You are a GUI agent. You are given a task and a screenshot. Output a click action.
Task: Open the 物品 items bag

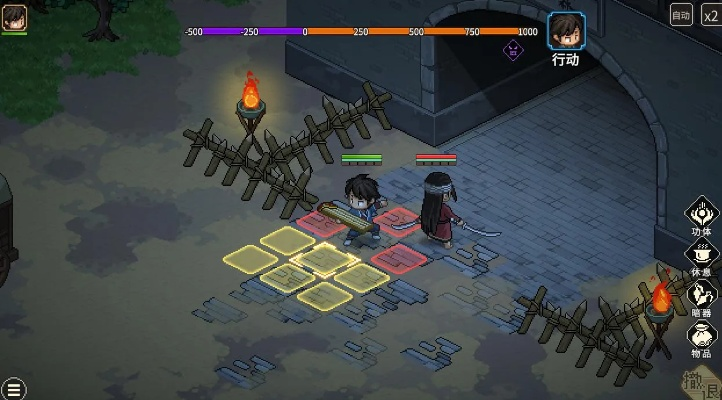pyautogui.click(x=702, y=338)
